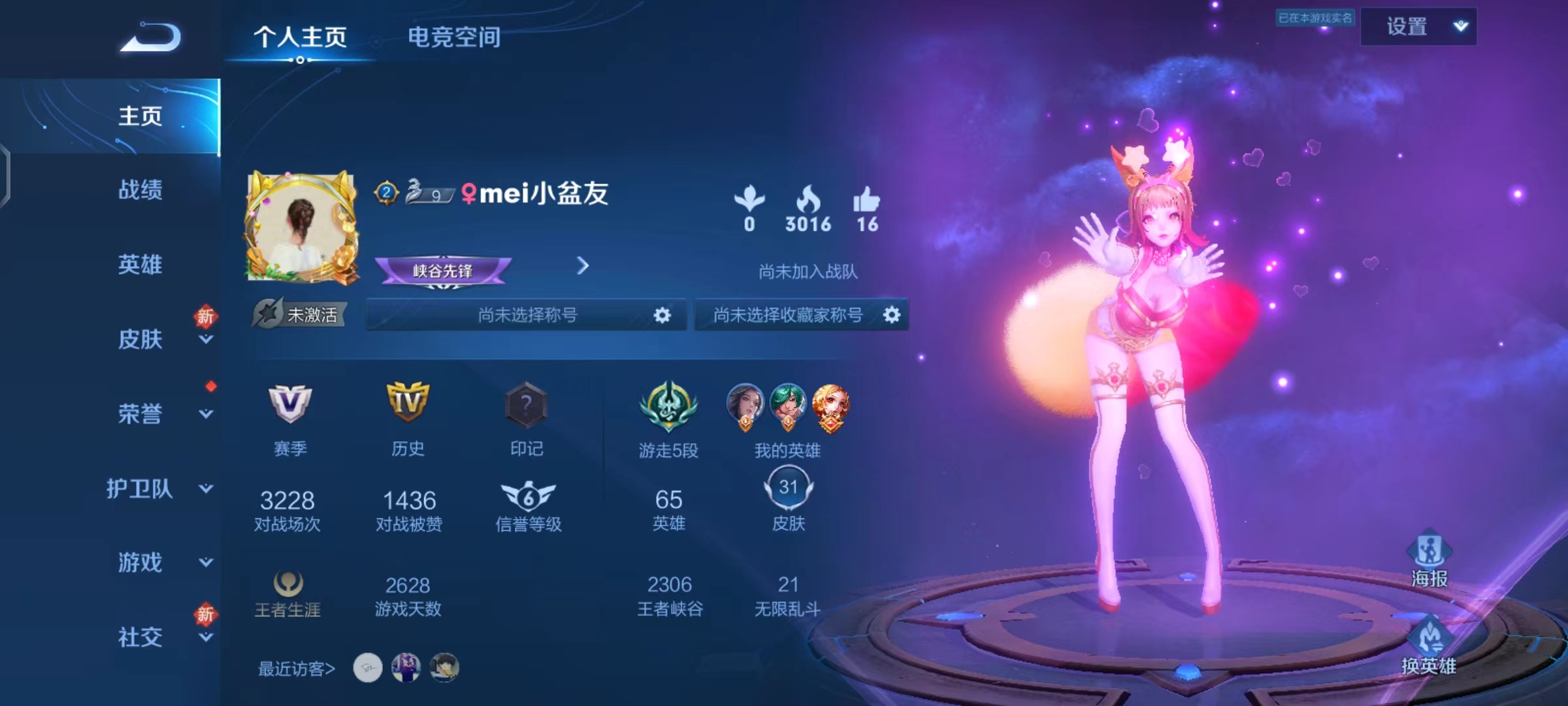This screenshot has height=706, width=1568.
Task: Select 战绩 in the side menu
Action: tap(140, 190)
